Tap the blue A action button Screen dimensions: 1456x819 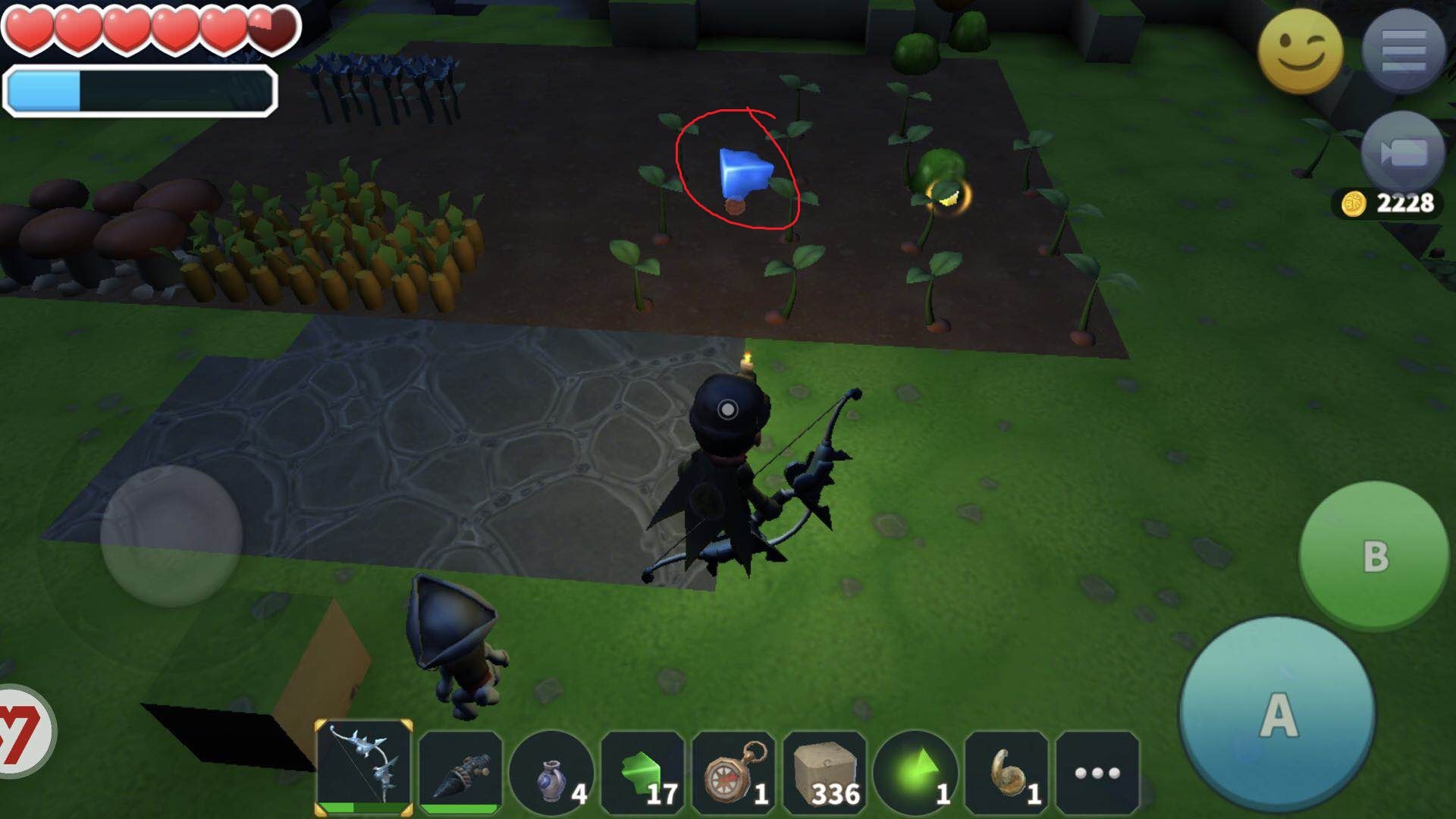tap(1277, 714)
